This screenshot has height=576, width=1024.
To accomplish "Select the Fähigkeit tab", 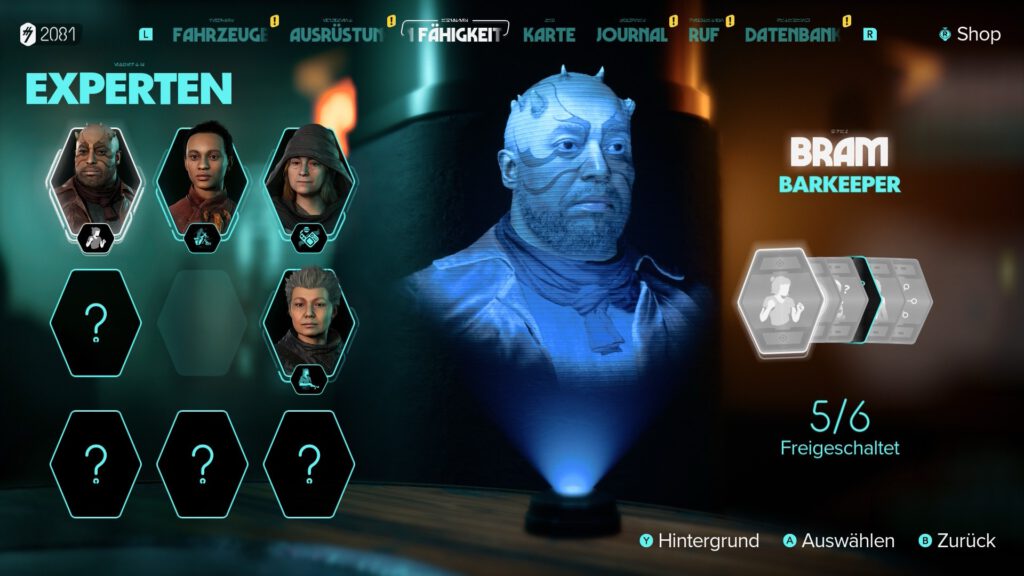I will pyautogui.click(x=459, y=35).
